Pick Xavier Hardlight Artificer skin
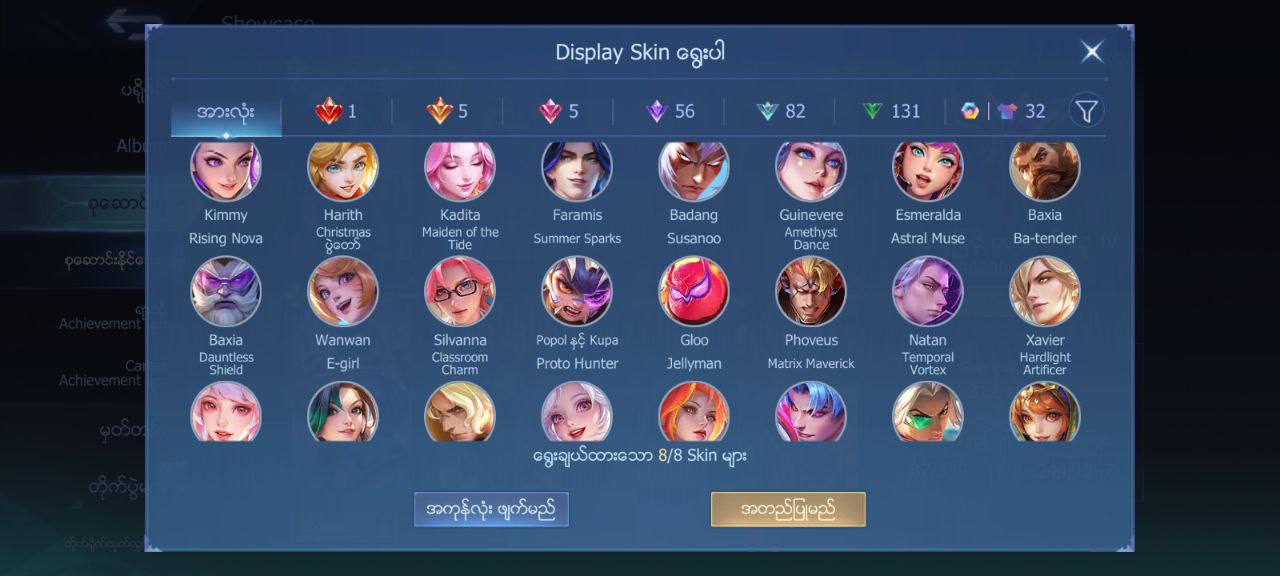Image resolution: width=1280 pixels, height=576 pixels. tap(1045, 291)
